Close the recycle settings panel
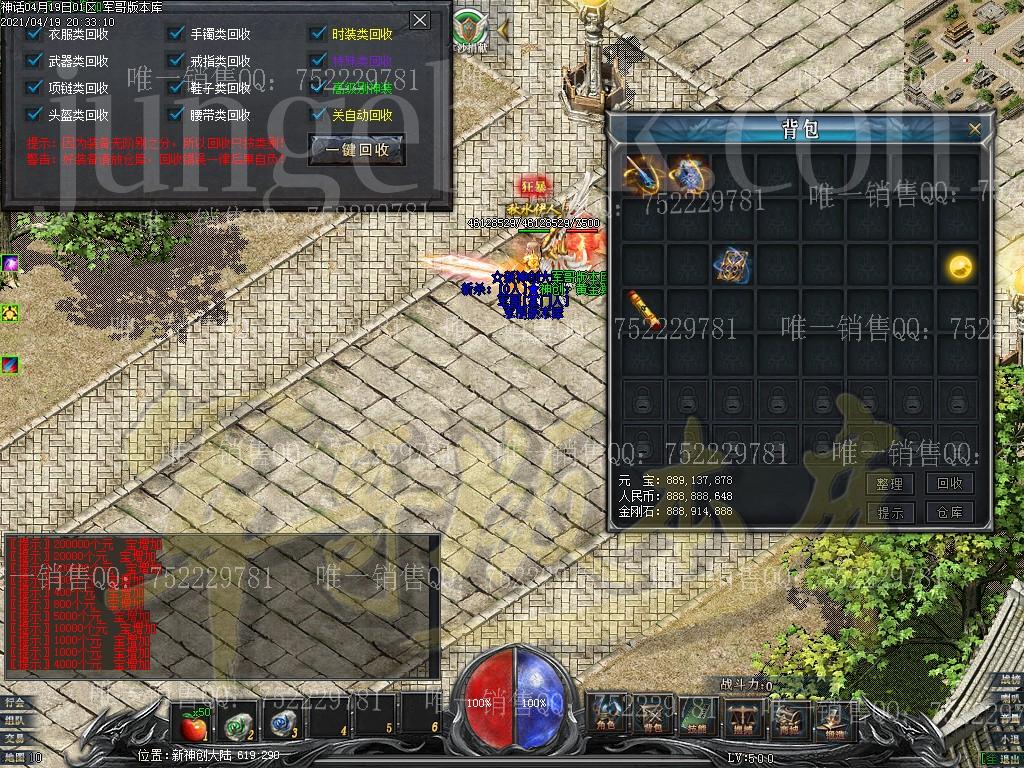The width and height of the screenshot is (1024, 768). (420, 20)
